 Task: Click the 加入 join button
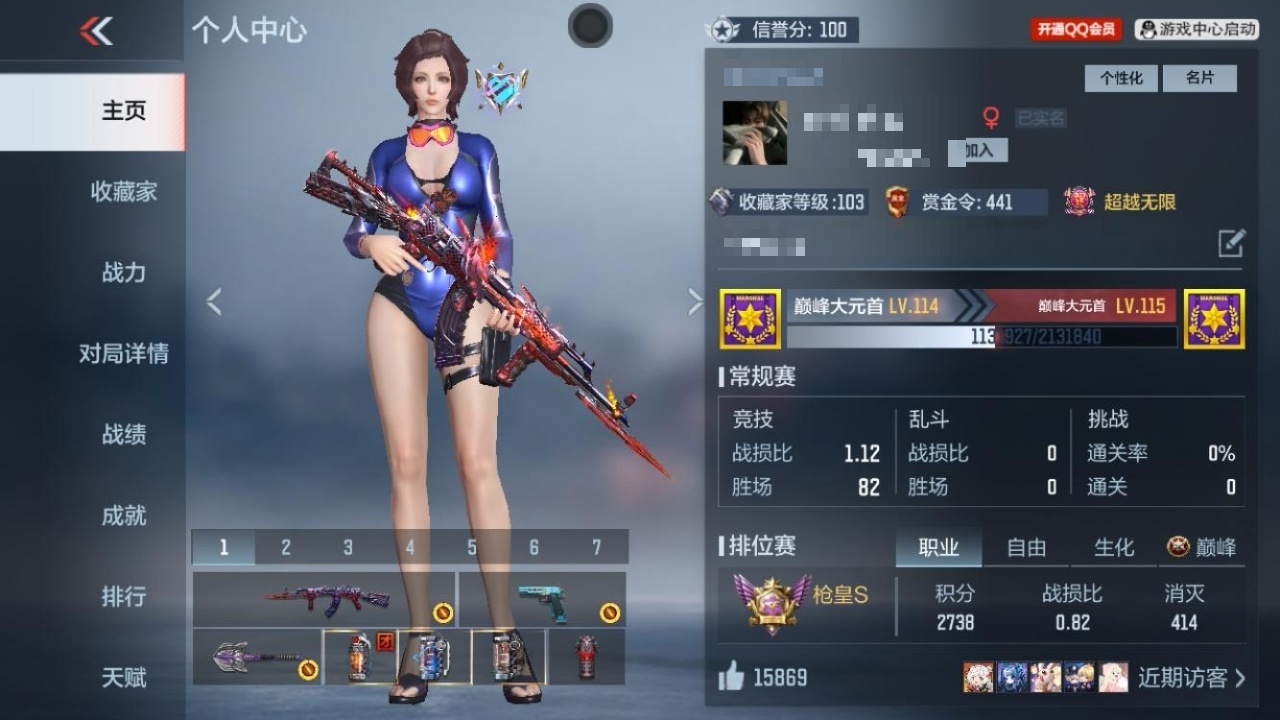(978, 151)
